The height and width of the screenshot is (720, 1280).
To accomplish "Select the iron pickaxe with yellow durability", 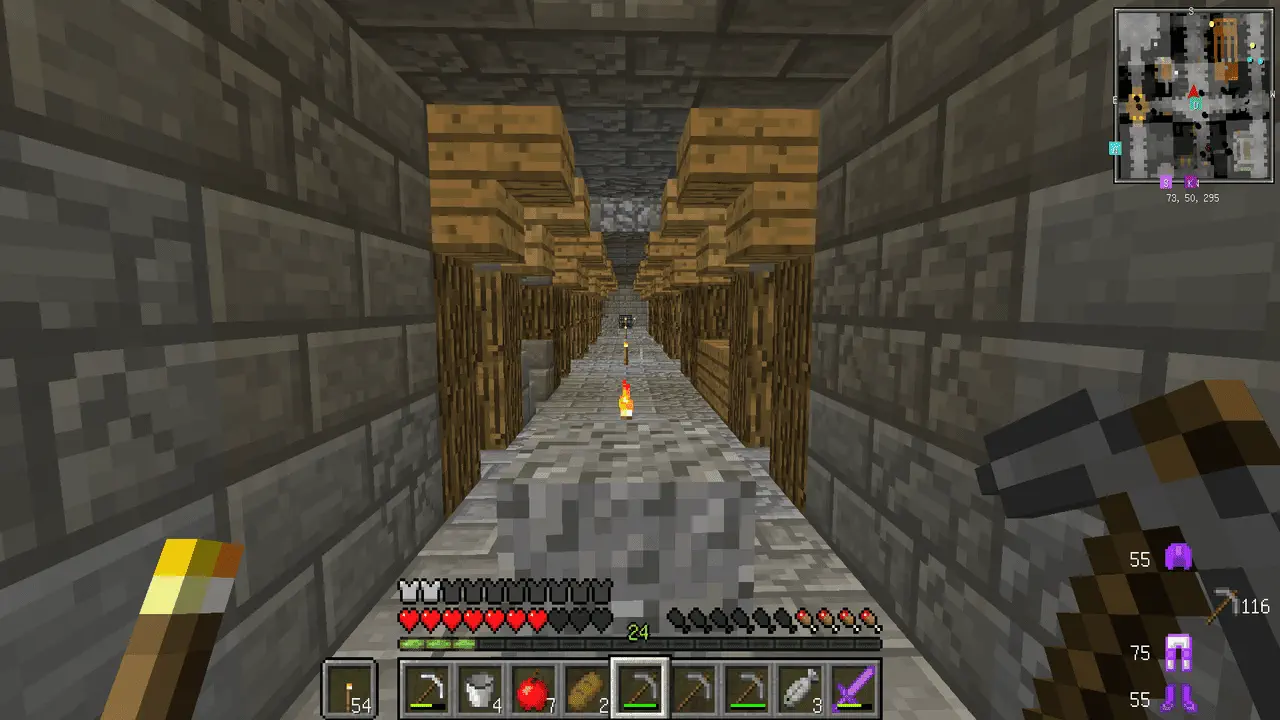I will 426,688.
